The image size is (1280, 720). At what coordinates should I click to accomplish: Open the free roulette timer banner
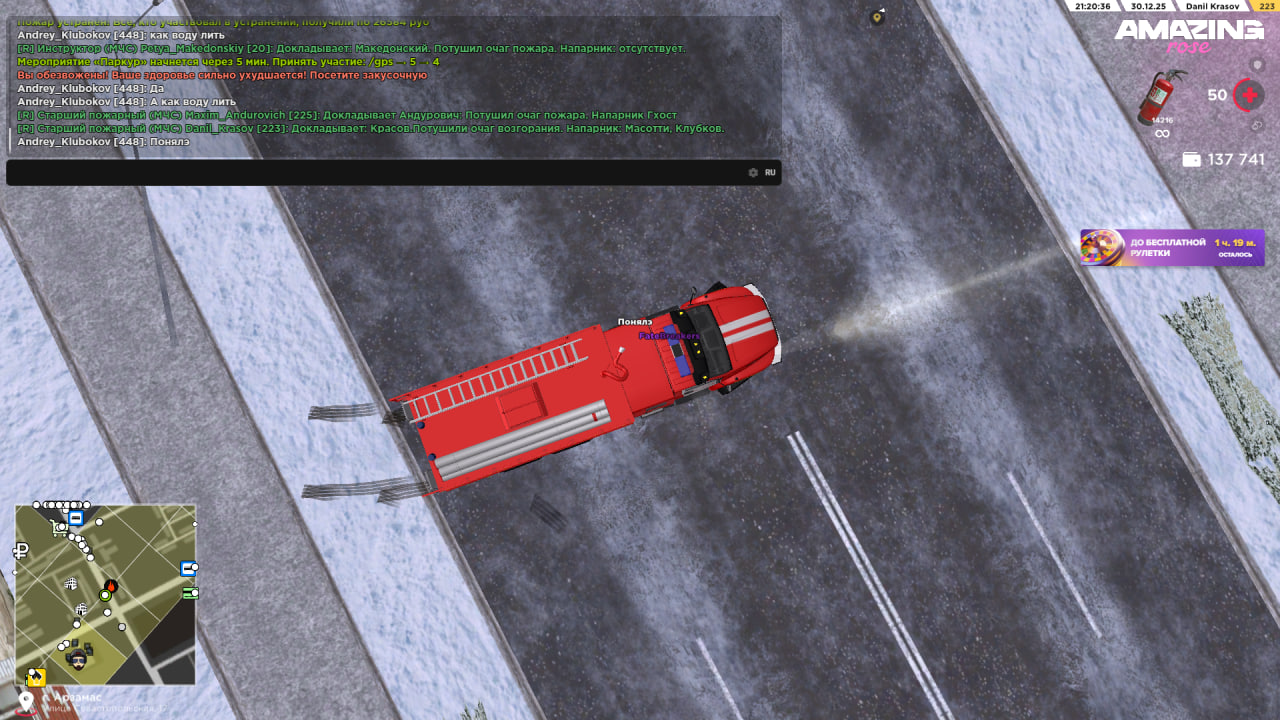pos(1172,248)
